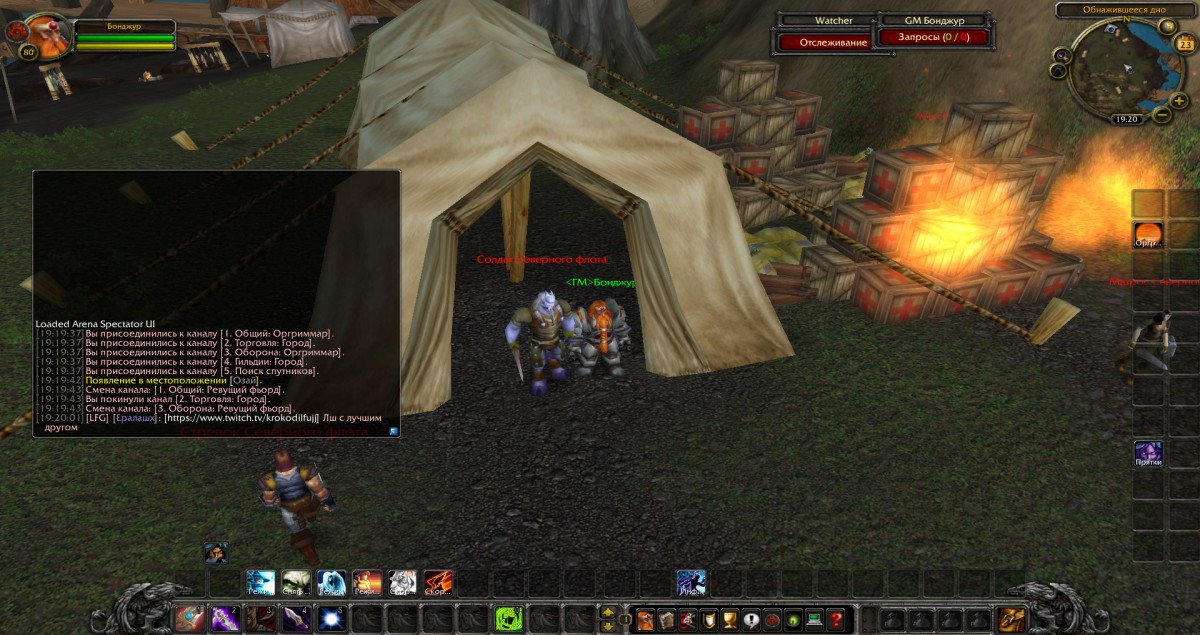Screen dimensions: 1200x635
Task: Zoom in on the minimap
Action: [1179, 100]
